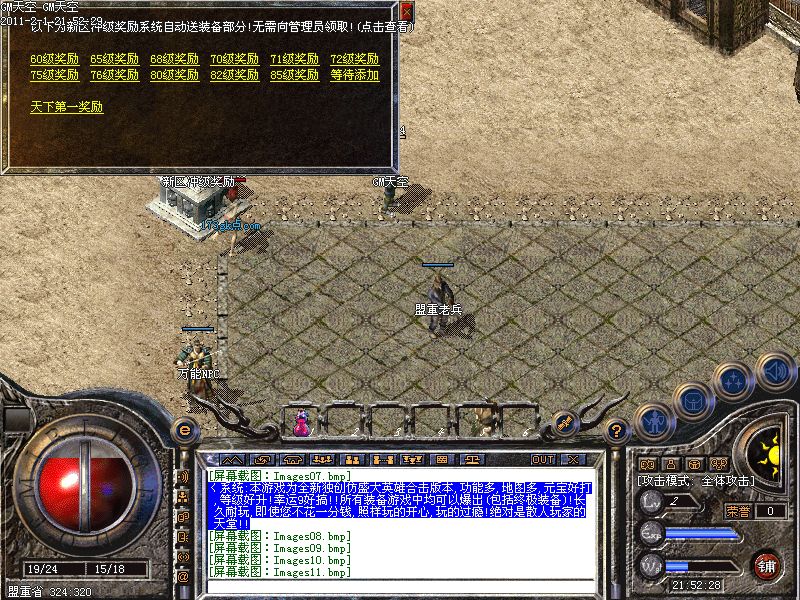
Task: Open the bag via the chest icon button
Action: pos(693,402)
